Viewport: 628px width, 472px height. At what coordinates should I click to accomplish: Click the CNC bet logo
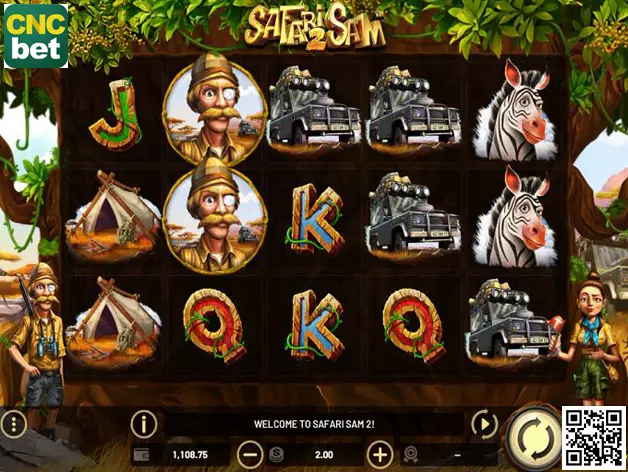pos(36,35)
